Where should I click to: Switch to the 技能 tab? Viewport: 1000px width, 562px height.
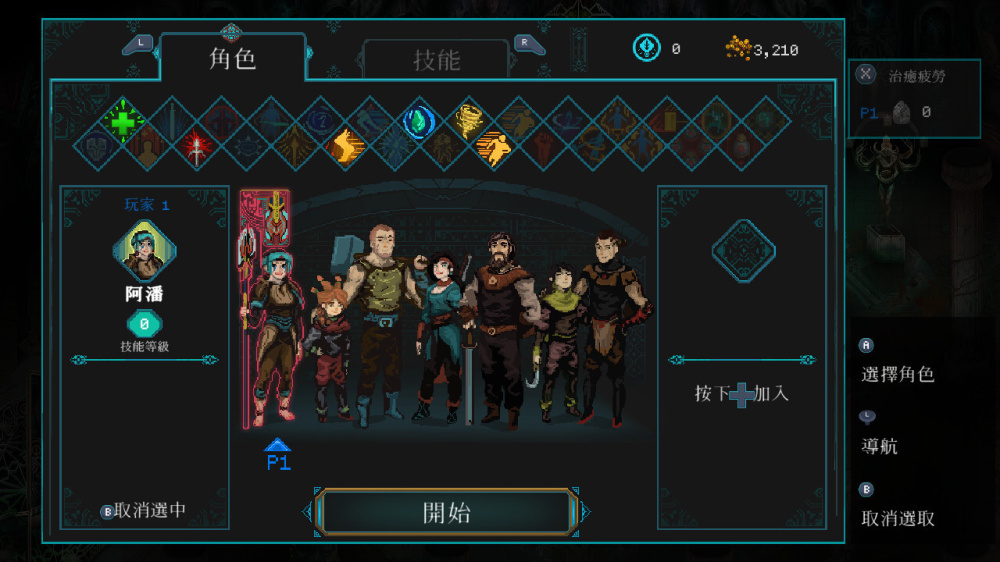[437, 60]
